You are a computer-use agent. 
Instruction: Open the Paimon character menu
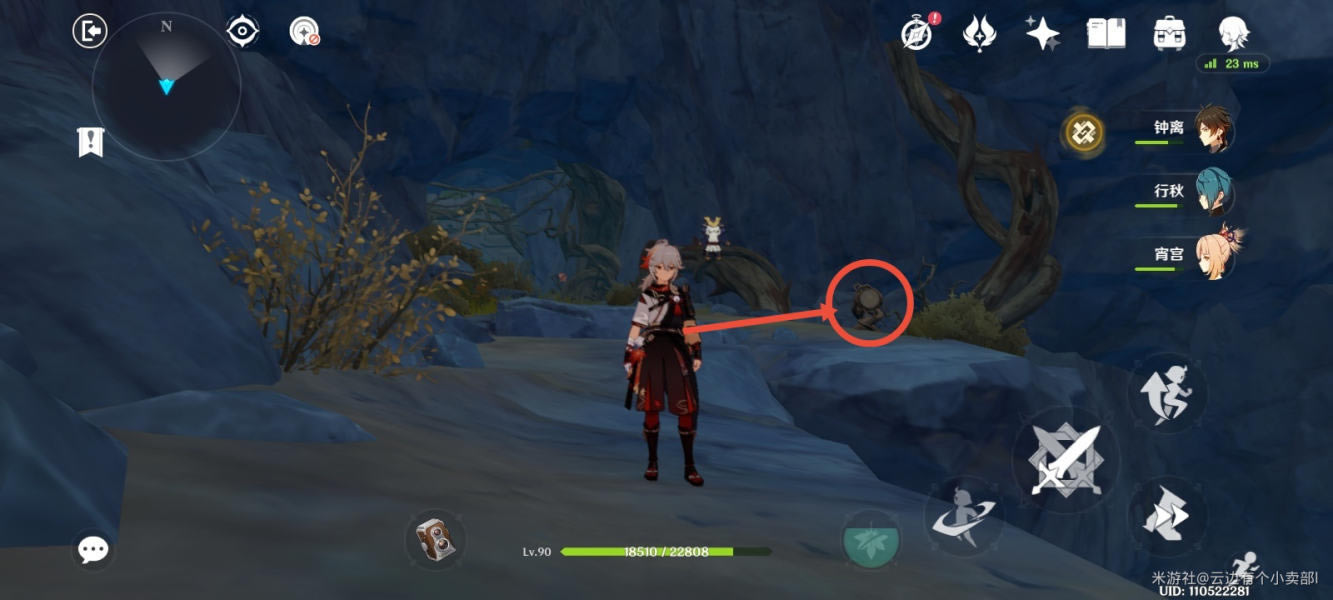(1234, 33)
